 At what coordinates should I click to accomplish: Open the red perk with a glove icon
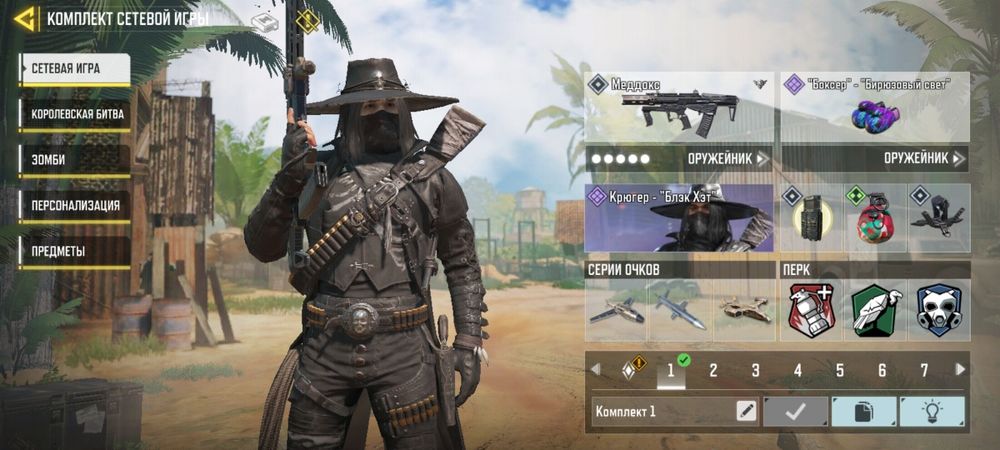point(811,309)
